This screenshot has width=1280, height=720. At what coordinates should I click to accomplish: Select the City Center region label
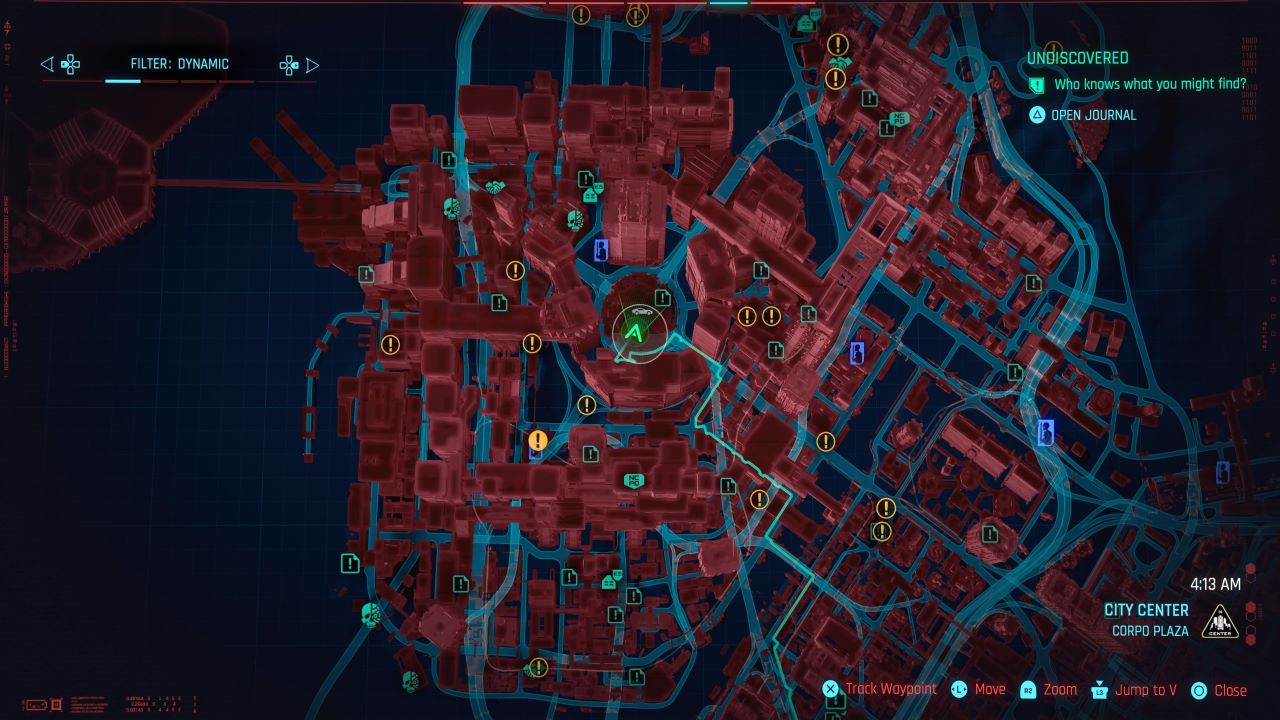(x=1147, y=610)
